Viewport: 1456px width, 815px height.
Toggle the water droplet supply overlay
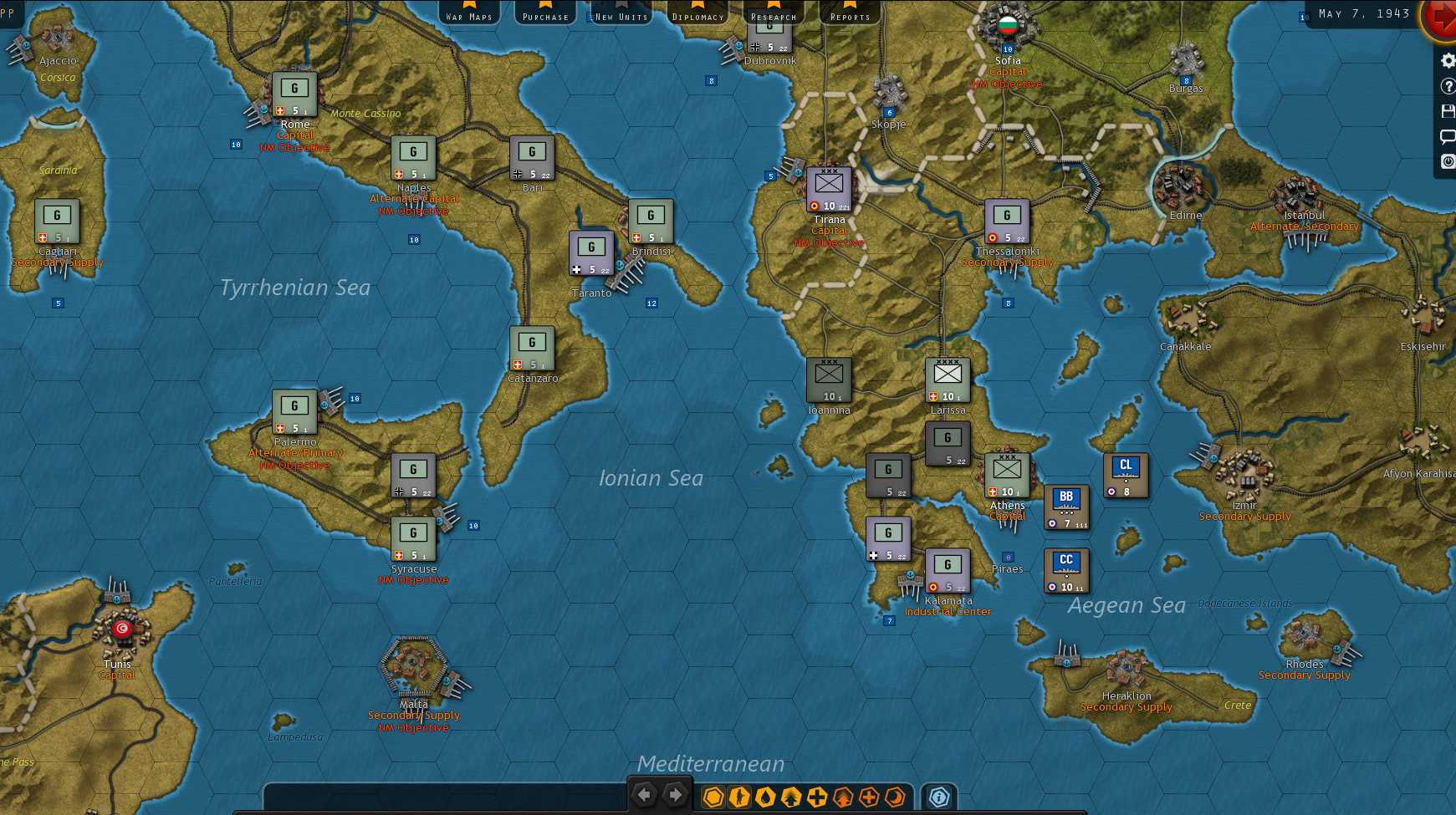click(766, 797)
